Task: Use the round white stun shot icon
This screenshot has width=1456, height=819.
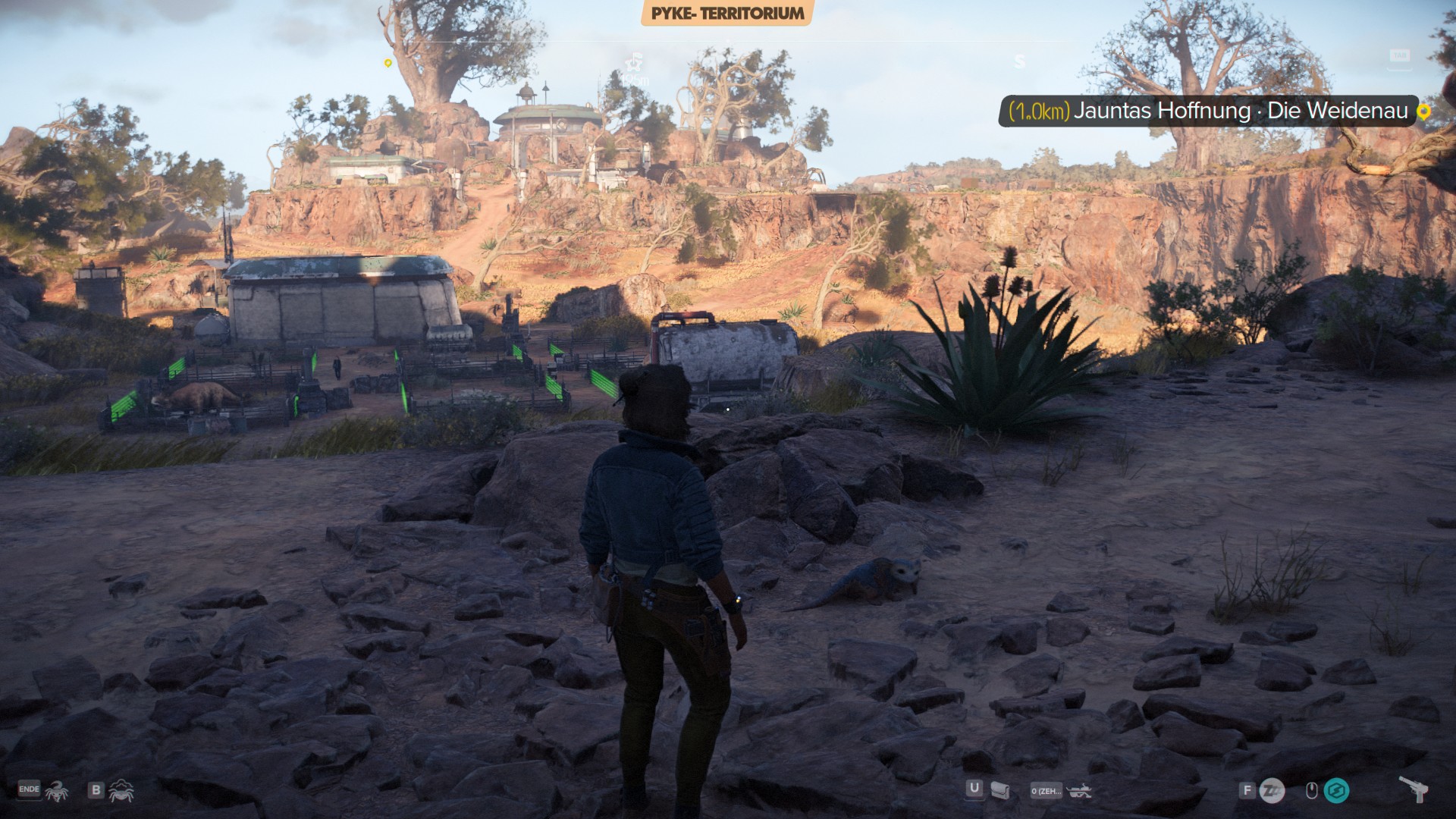Action: click(x=1272, y=791)
